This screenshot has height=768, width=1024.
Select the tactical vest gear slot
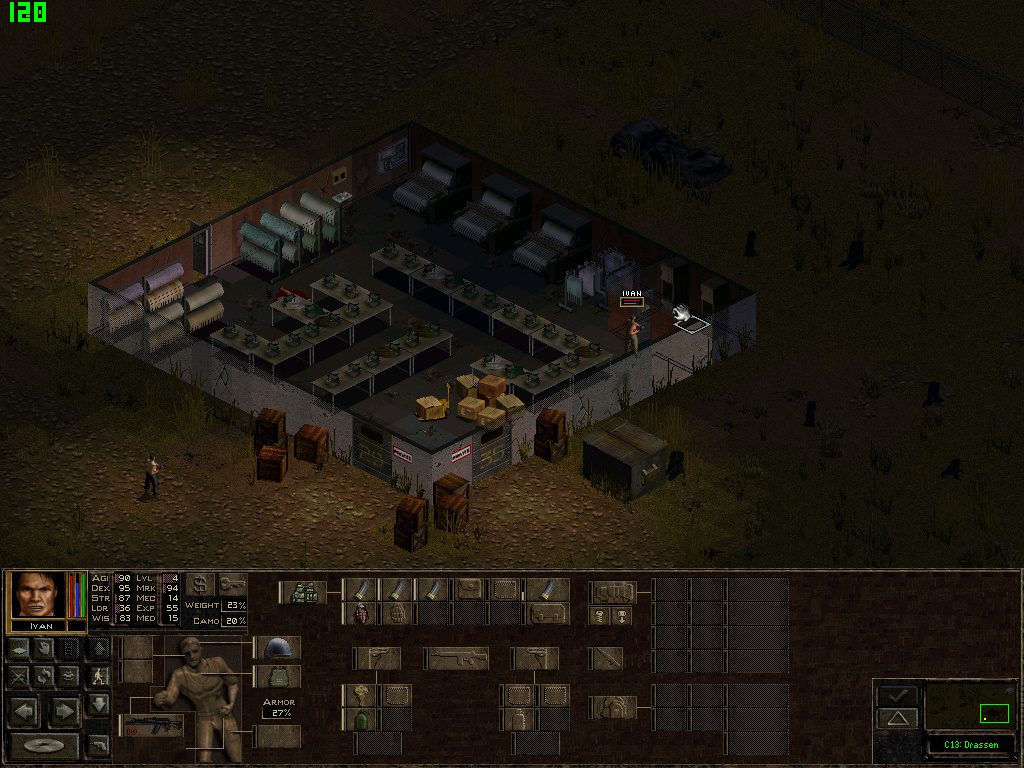(303, 590)
